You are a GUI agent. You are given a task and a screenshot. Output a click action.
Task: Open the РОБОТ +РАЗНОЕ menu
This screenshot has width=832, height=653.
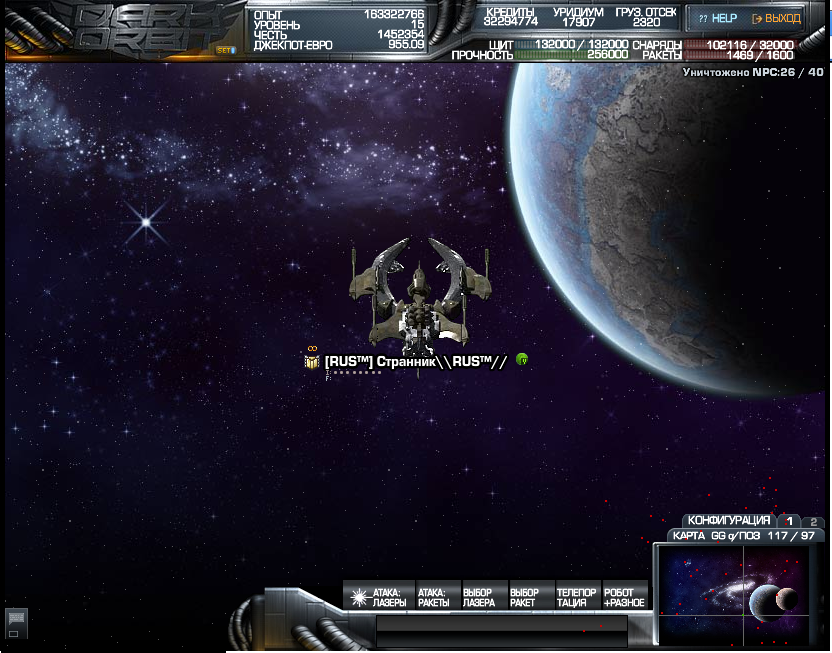tap(623, 597)
